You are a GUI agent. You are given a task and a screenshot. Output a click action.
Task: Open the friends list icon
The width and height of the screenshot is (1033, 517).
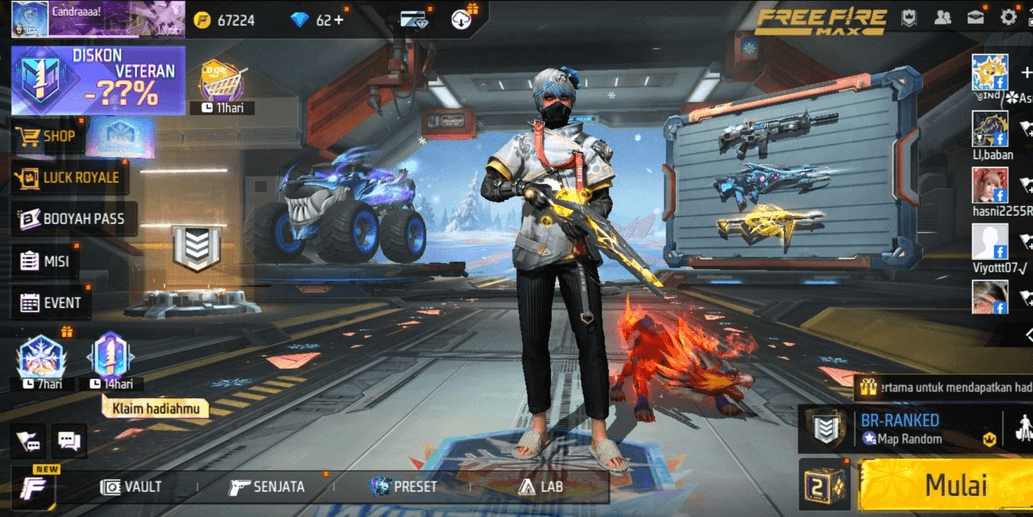[x=942, y=18]
